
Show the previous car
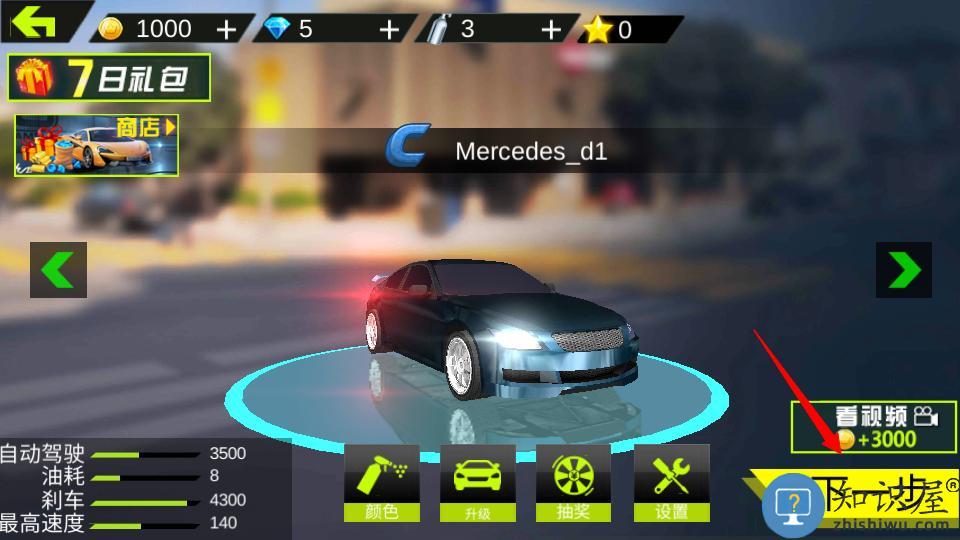click(x=58, y=270)
